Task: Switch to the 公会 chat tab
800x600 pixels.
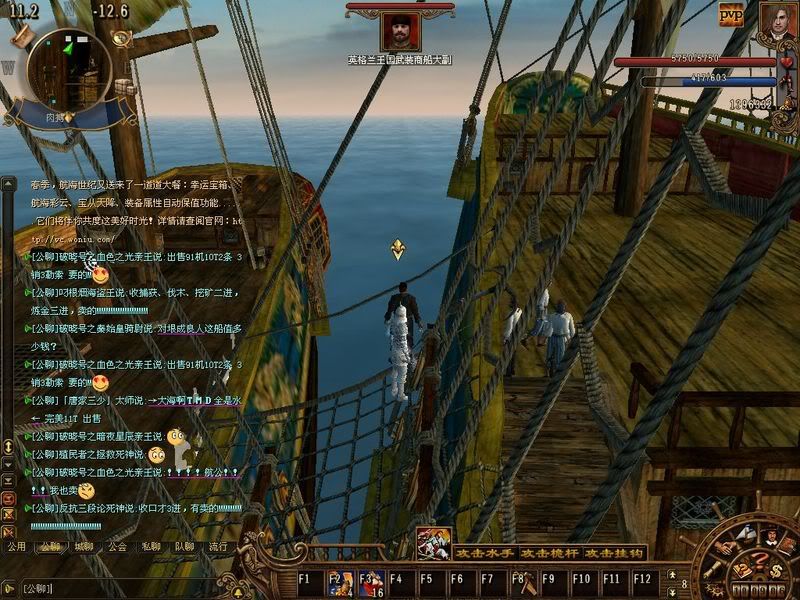Action: point(118,547)
